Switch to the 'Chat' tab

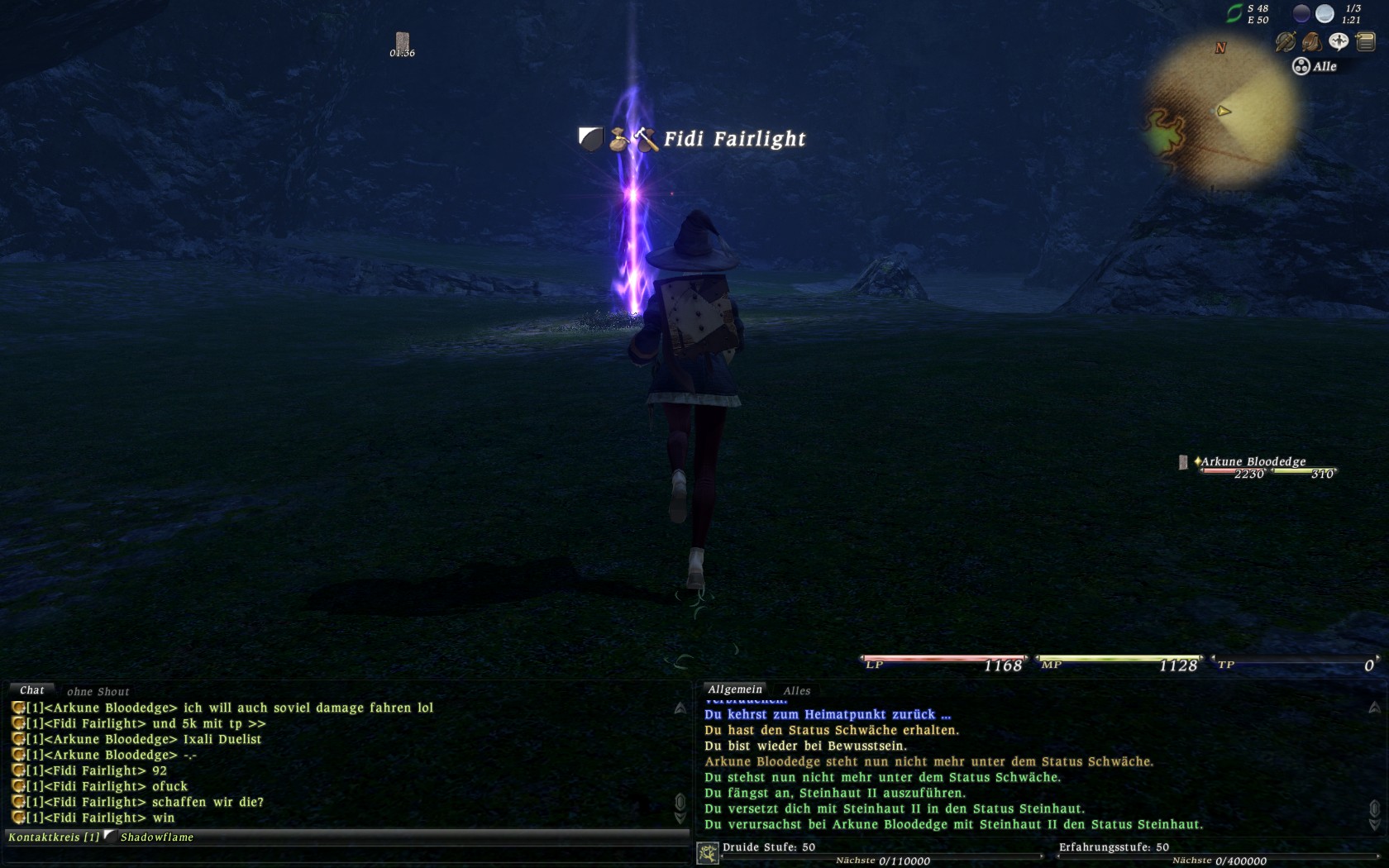[31, 690]
